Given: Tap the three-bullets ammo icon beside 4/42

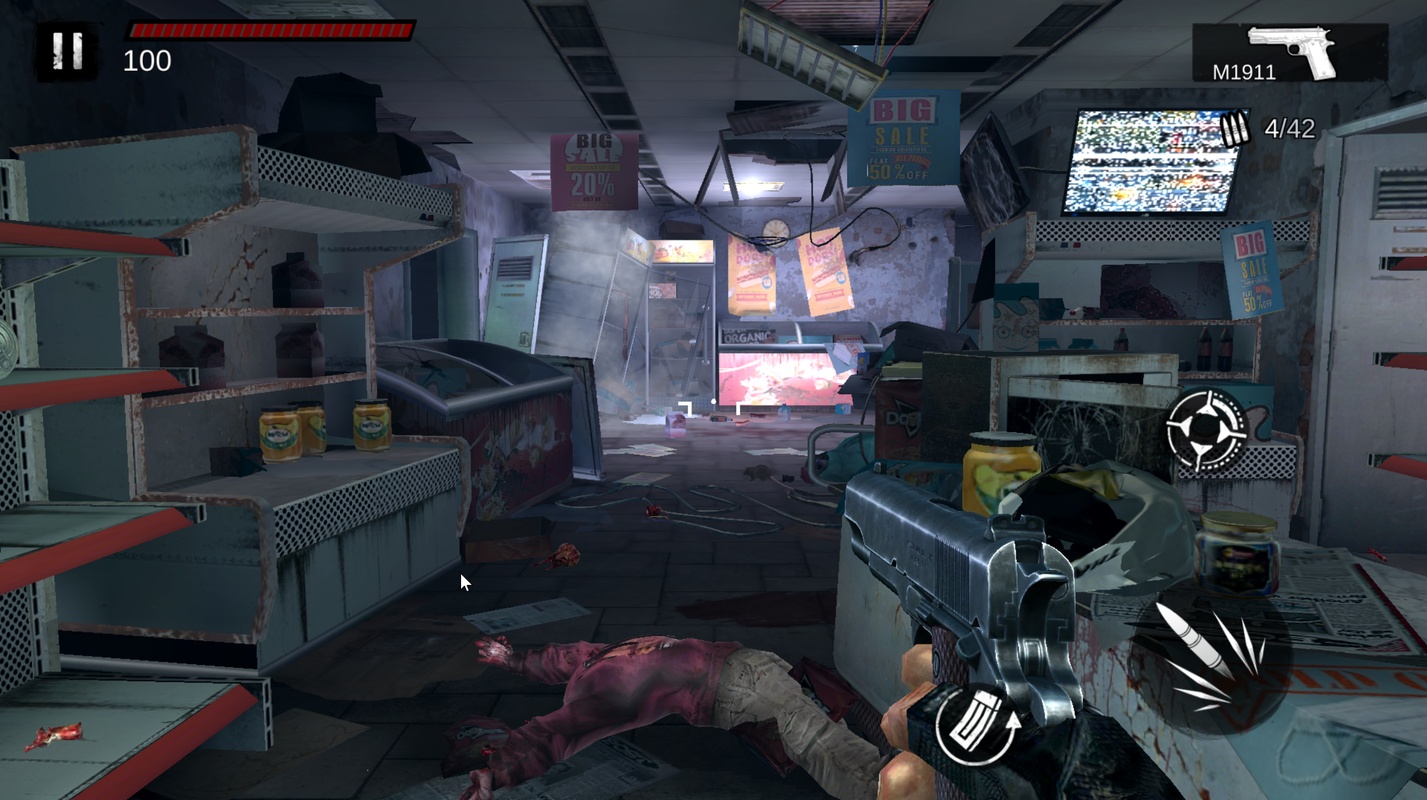Looking at the screenshot, I should [1236, 126].
